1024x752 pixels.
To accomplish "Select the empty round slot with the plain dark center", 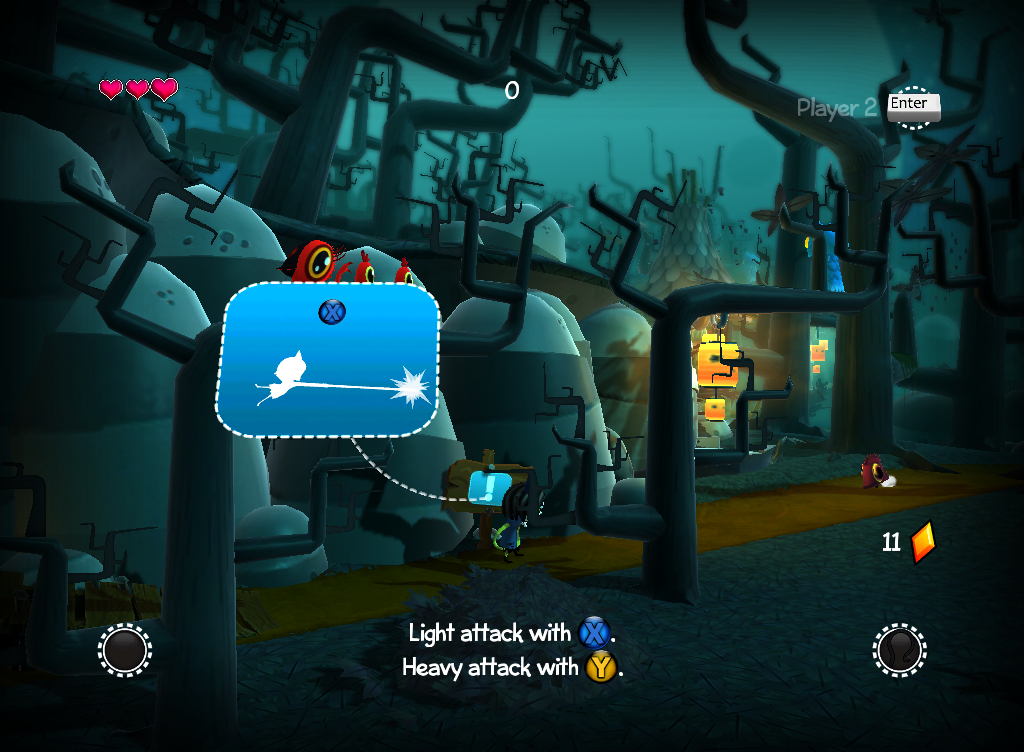I will point(125,650).
